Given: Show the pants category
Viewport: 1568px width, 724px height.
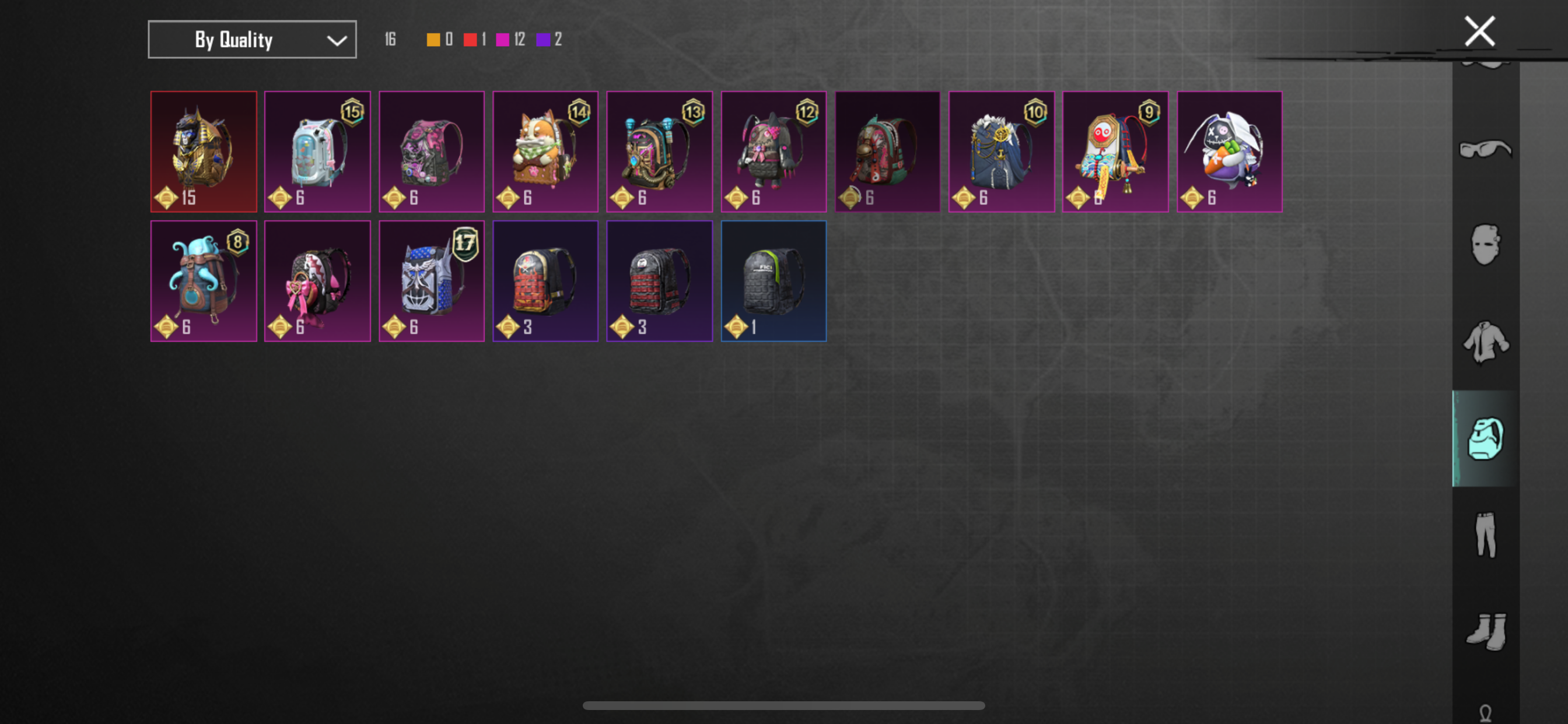Looking at the screenshot, I should 1485,534.
